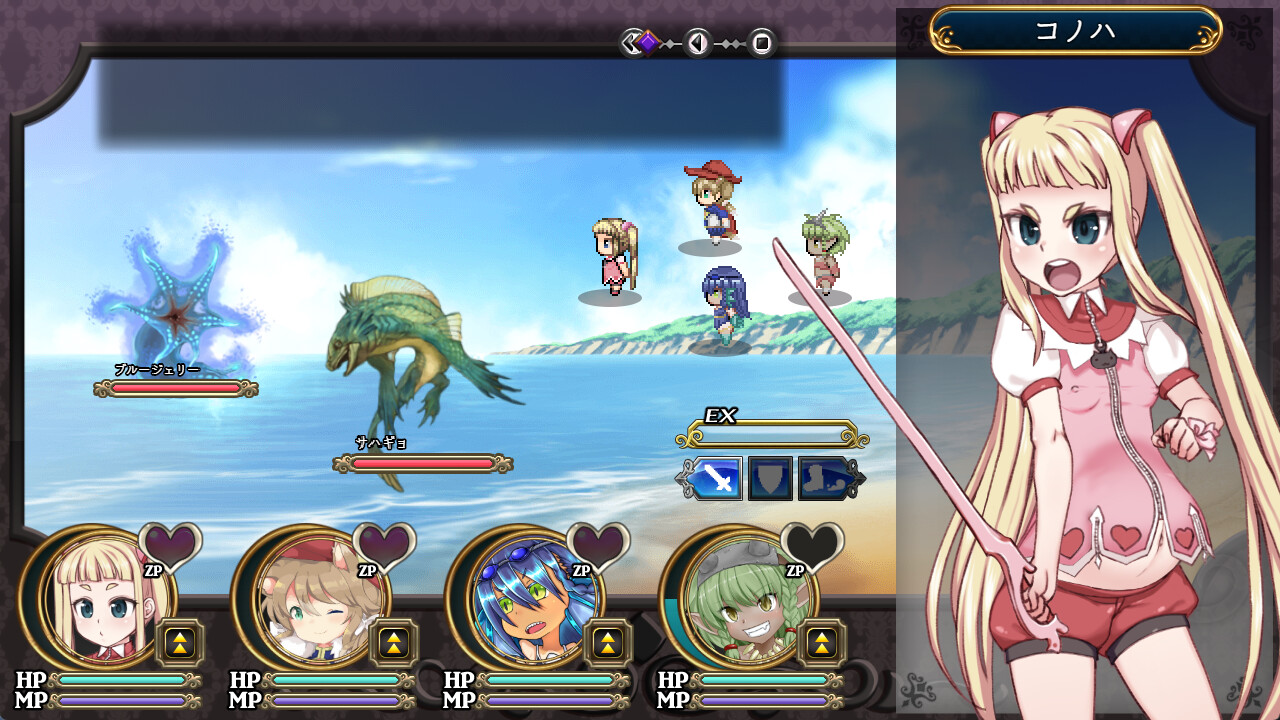Toggle the up-arrow boost under Konoha's portrait
Viewport: 1280px width, 720px height.
click(178, 643)
